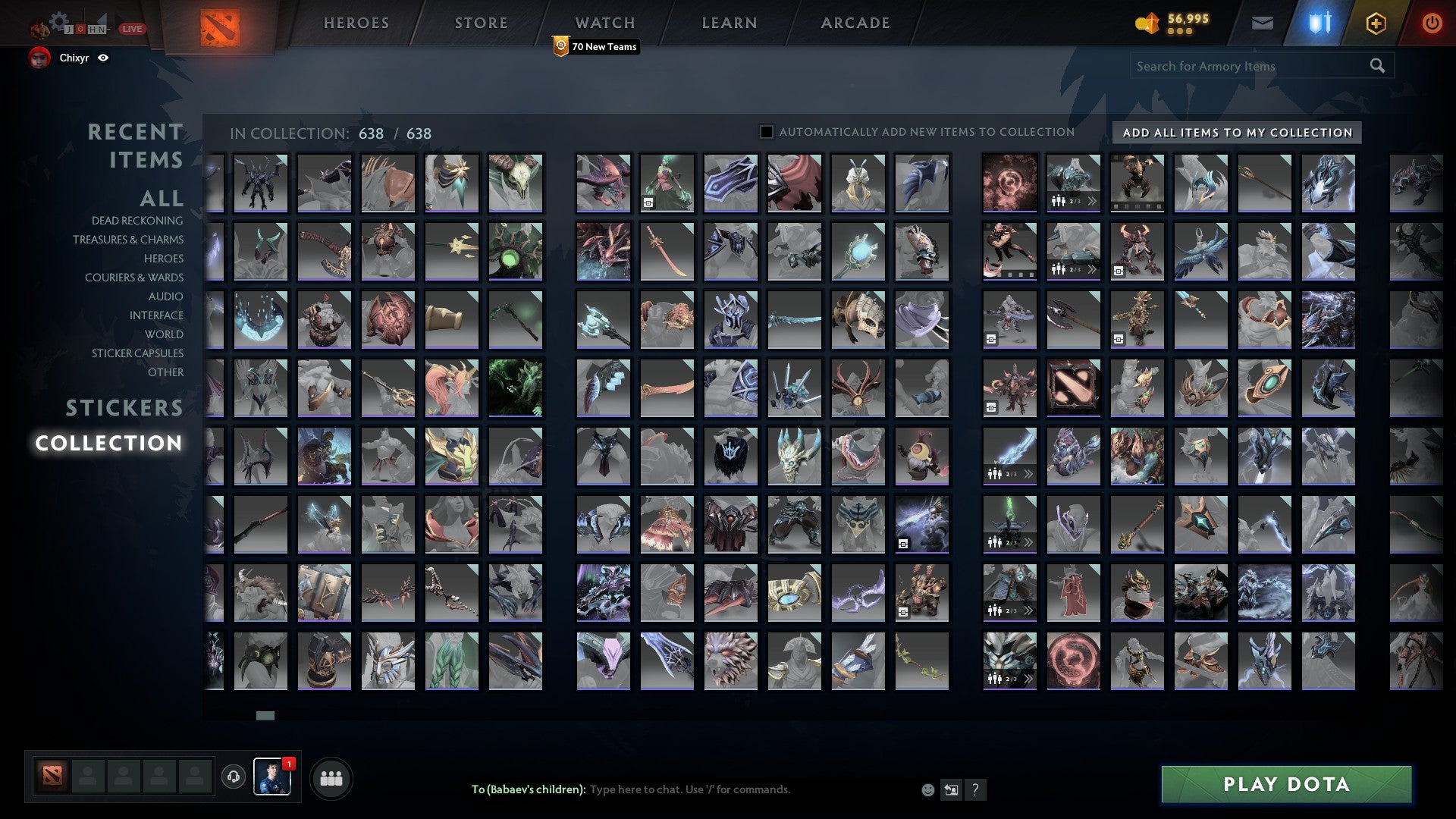
Task: Click the red power button icon
Action: 1432,23
